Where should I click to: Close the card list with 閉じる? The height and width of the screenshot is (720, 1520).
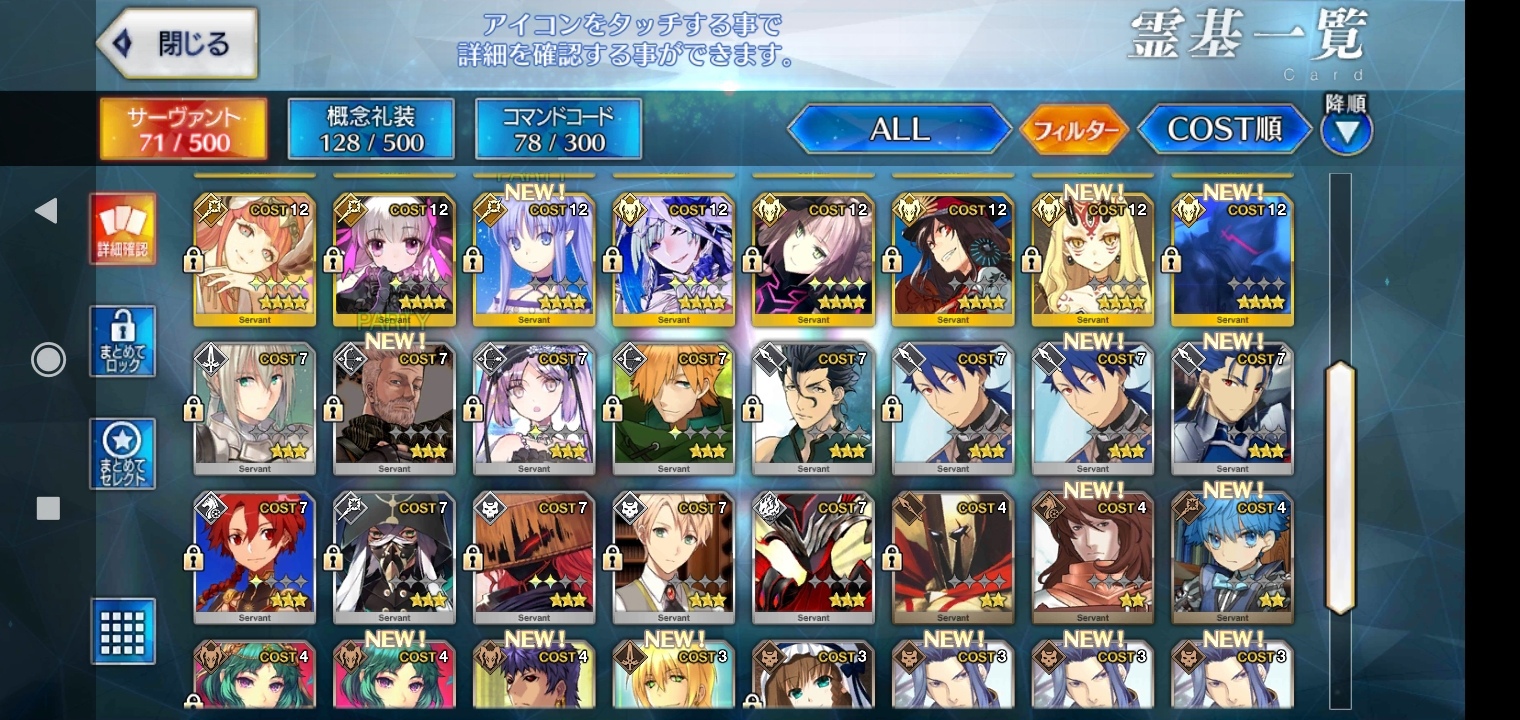[x=178, y=44]
